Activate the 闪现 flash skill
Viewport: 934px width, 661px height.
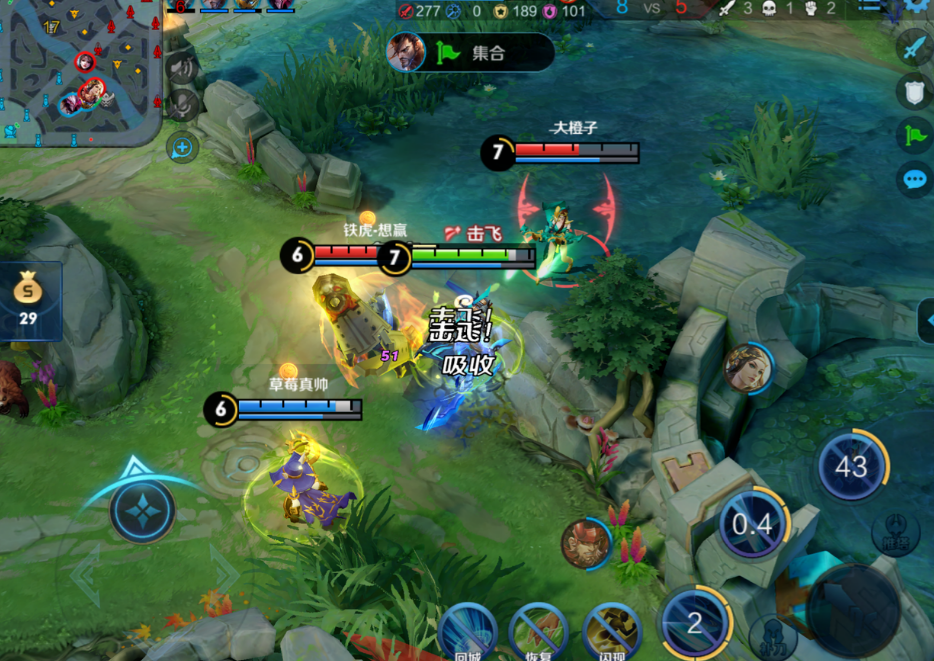click(611, 632)
